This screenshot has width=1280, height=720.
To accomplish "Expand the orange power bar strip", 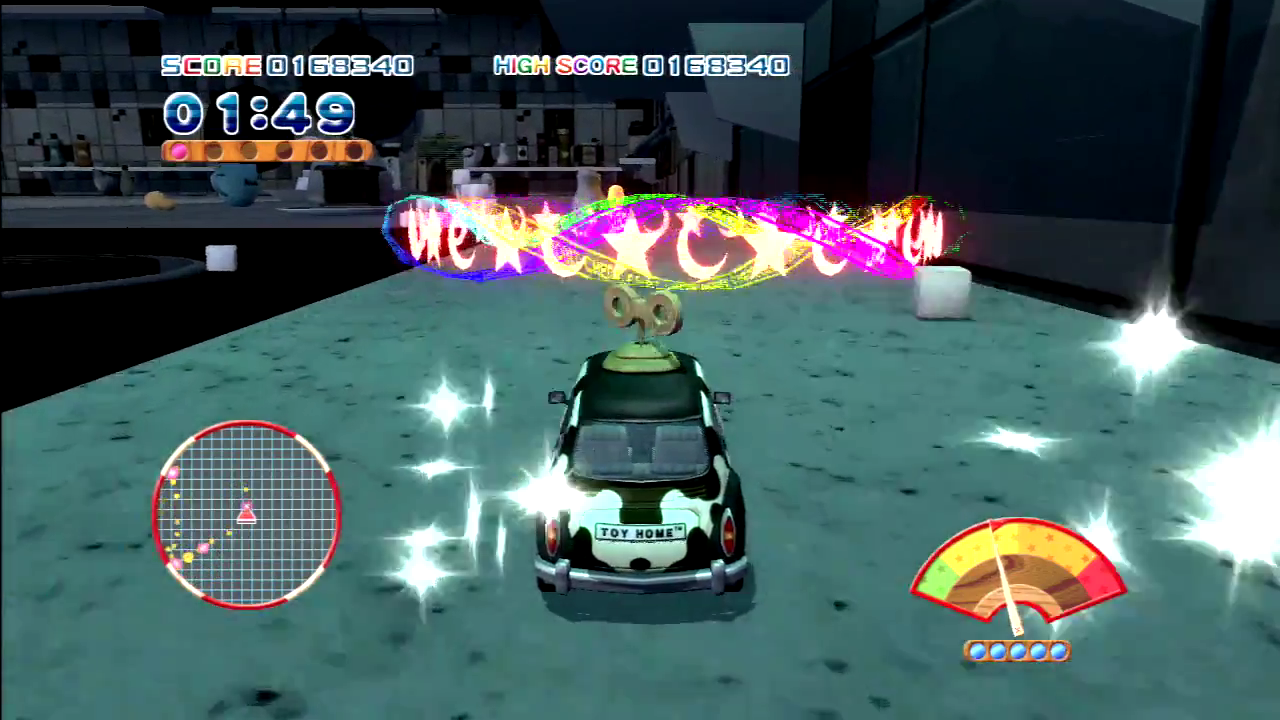I will [x=265, y=152].
